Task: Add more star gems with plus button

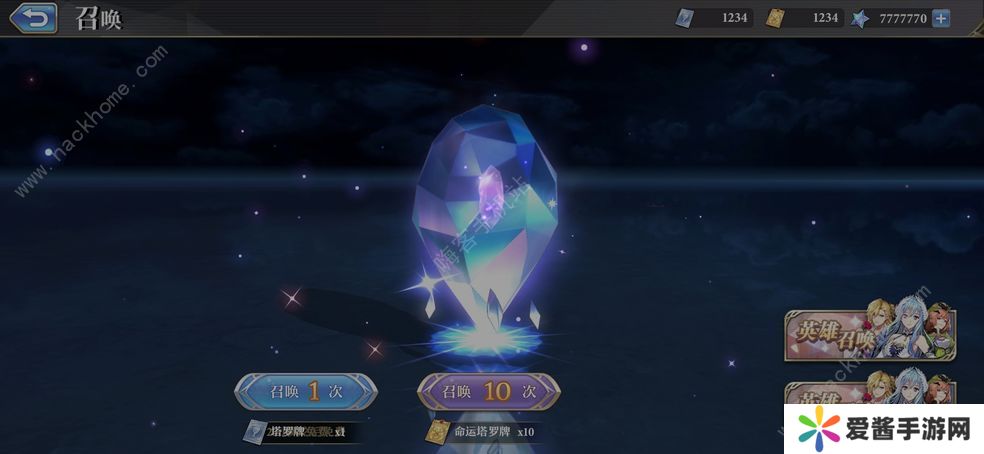Action: (940, 18)
